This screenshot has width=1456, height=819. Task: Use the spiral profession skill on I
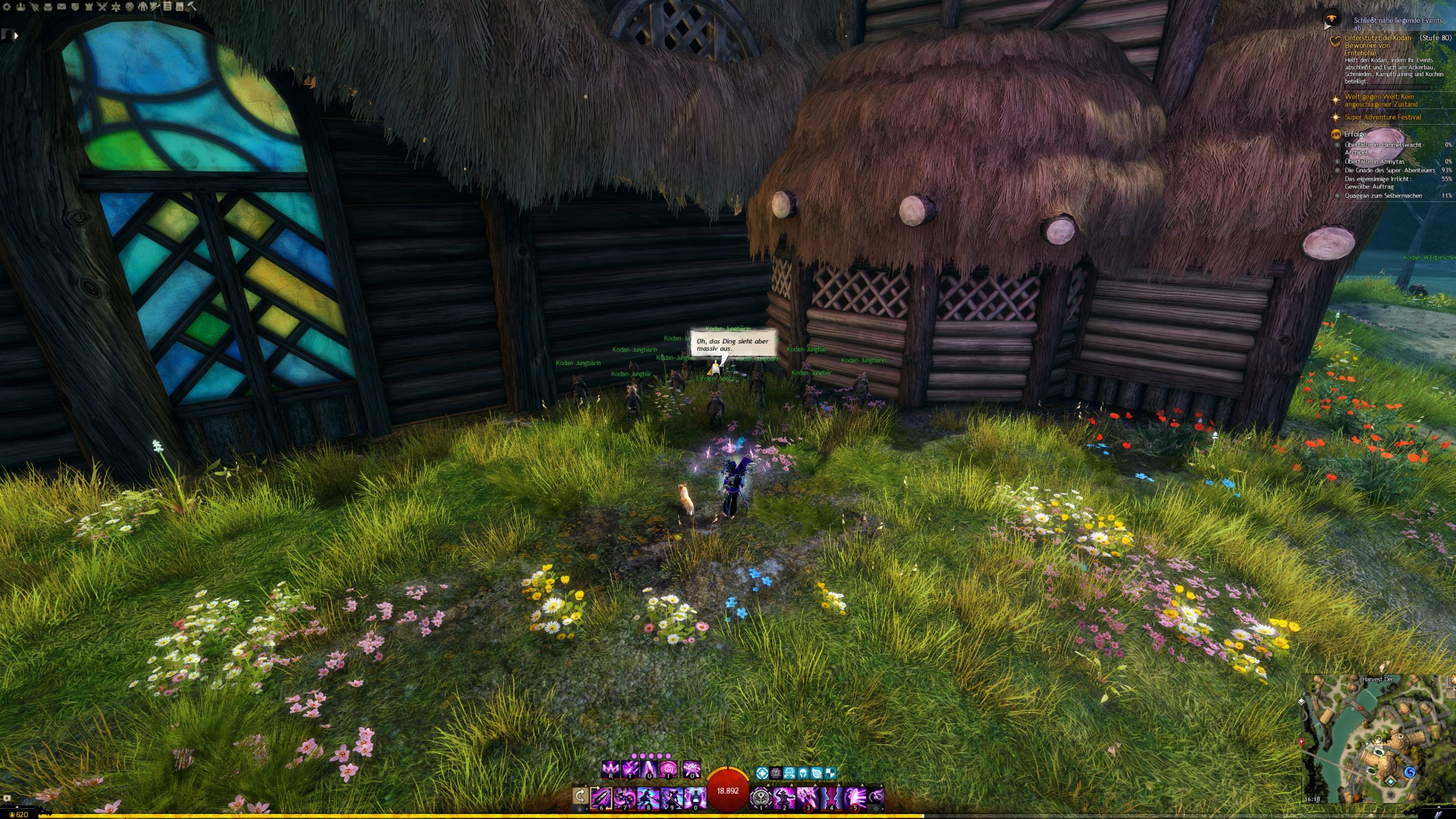(x=669, y=770)
